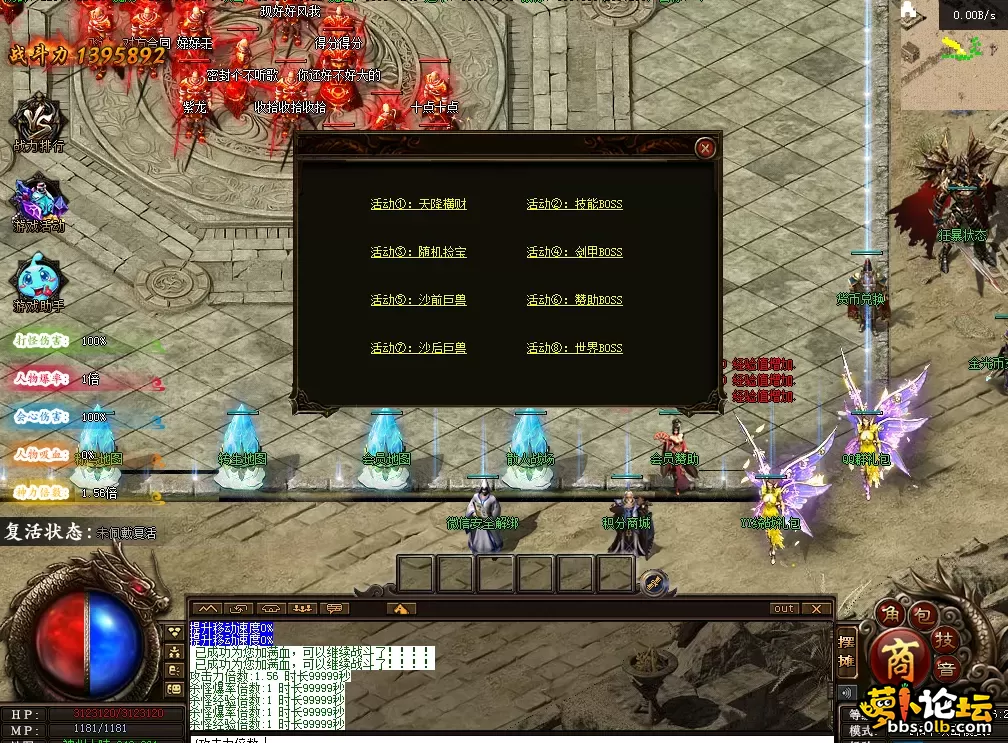Select activity 7 沙后巨兽
The width and height of the screenshot is (1008, 743).
coord(418,348)
